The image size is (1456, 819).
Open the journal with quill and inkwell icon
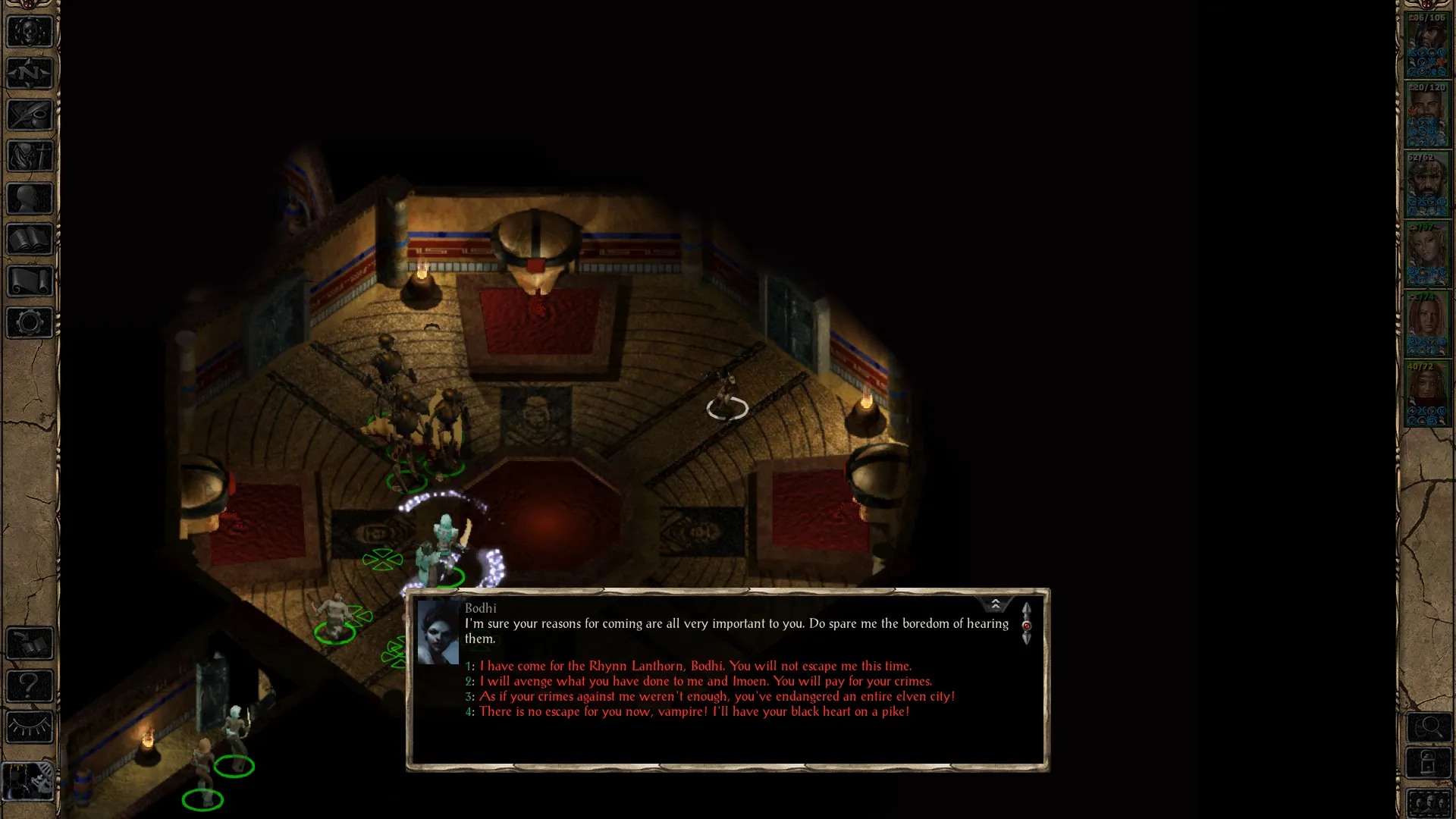[30, 115]
